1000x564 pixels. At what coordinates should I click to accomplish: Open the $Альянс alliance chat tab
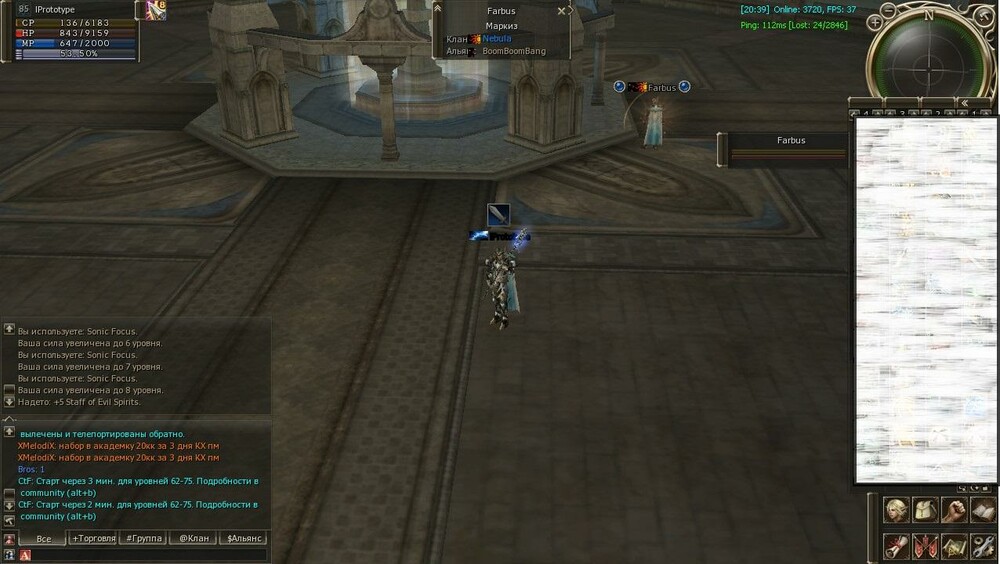coord(243,539)
